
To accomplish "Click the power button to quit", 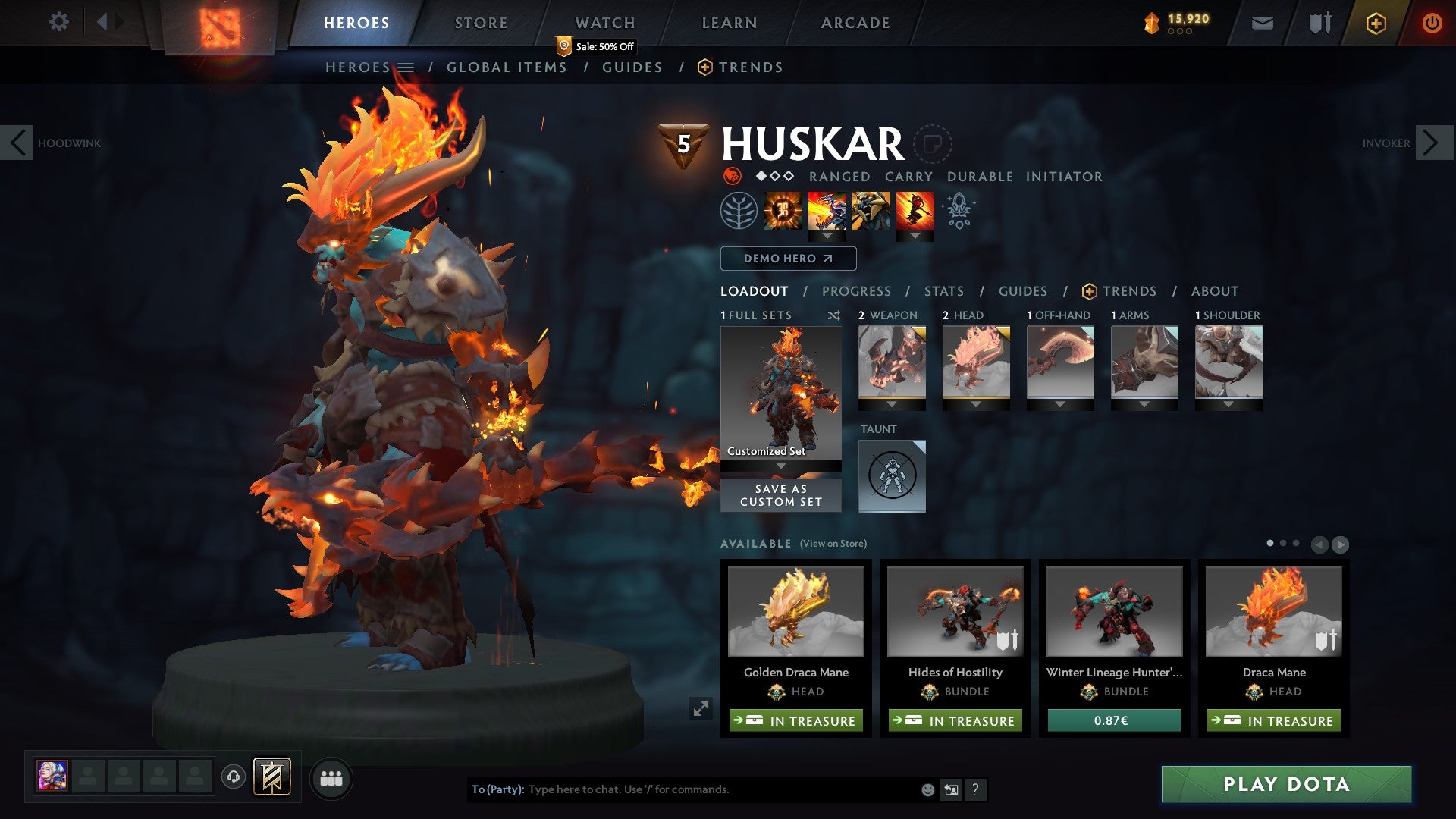I will (x=1432, y=23).
